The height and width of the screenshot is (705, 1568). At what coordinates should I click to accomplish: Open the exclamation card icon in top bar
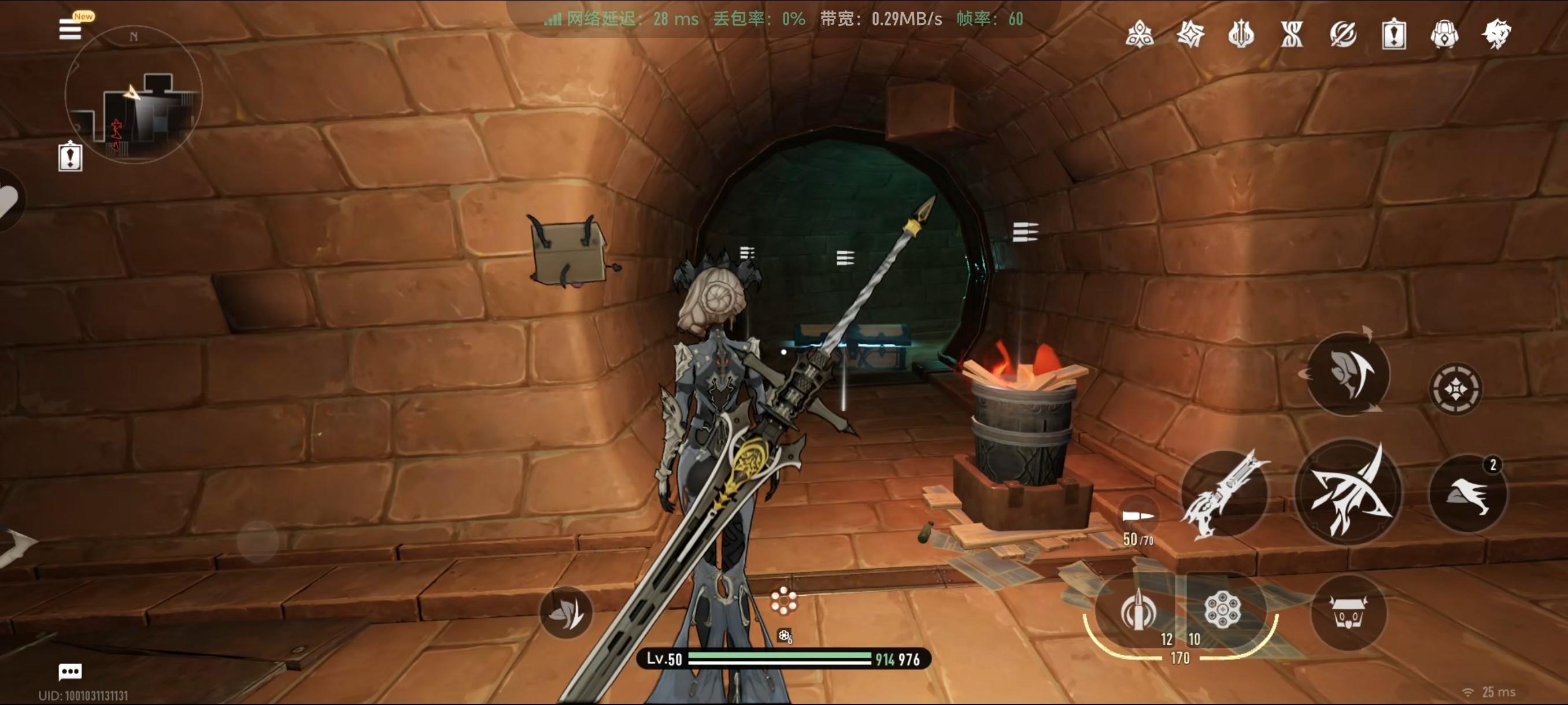click(1394, 34)
